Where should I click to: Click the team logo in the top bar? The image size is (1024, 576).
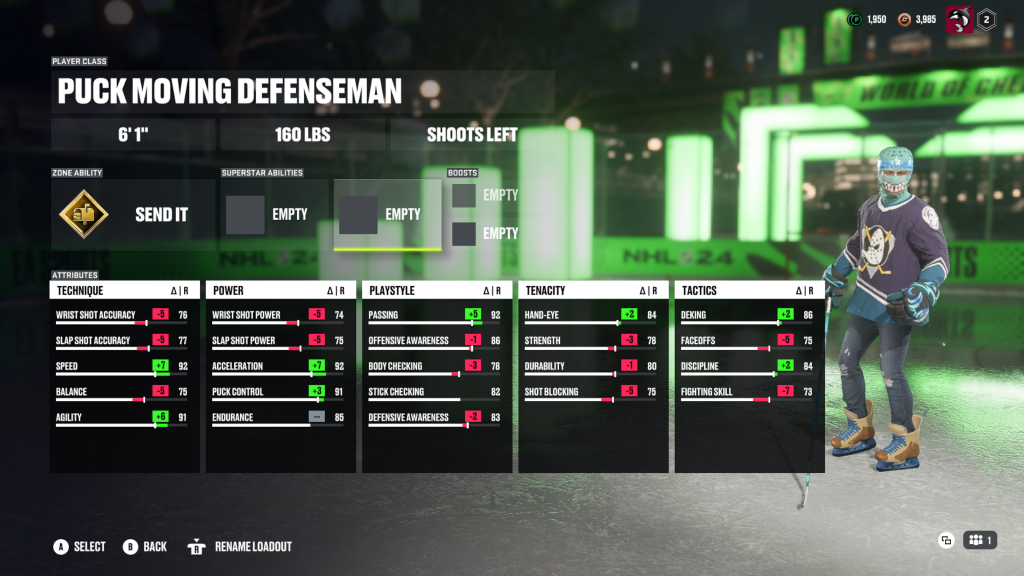(959, 19)
